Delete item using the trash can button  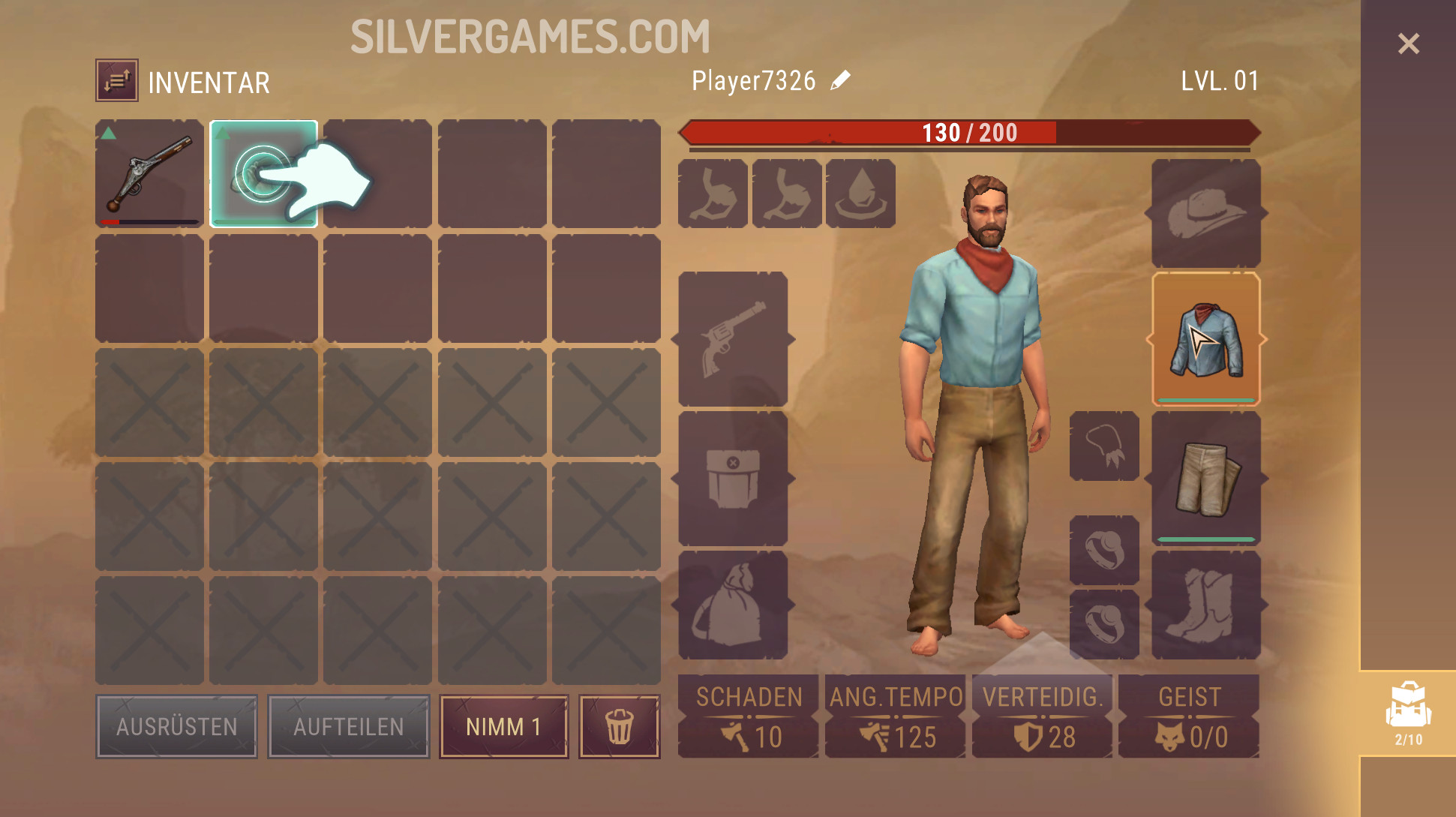point(619,726)
